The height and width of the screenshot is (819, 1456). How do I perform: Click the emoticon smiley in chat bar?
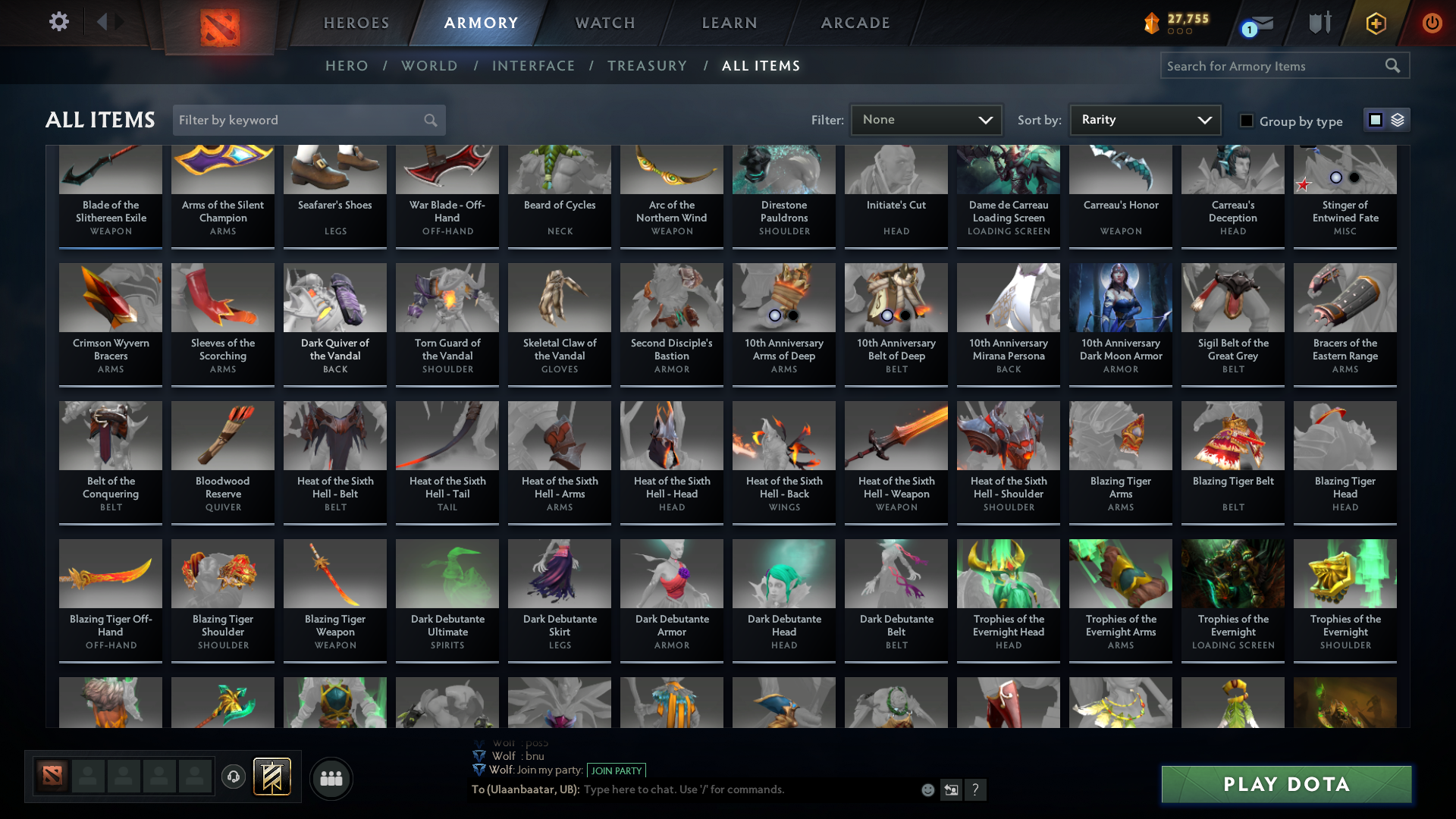coord(927,789)
